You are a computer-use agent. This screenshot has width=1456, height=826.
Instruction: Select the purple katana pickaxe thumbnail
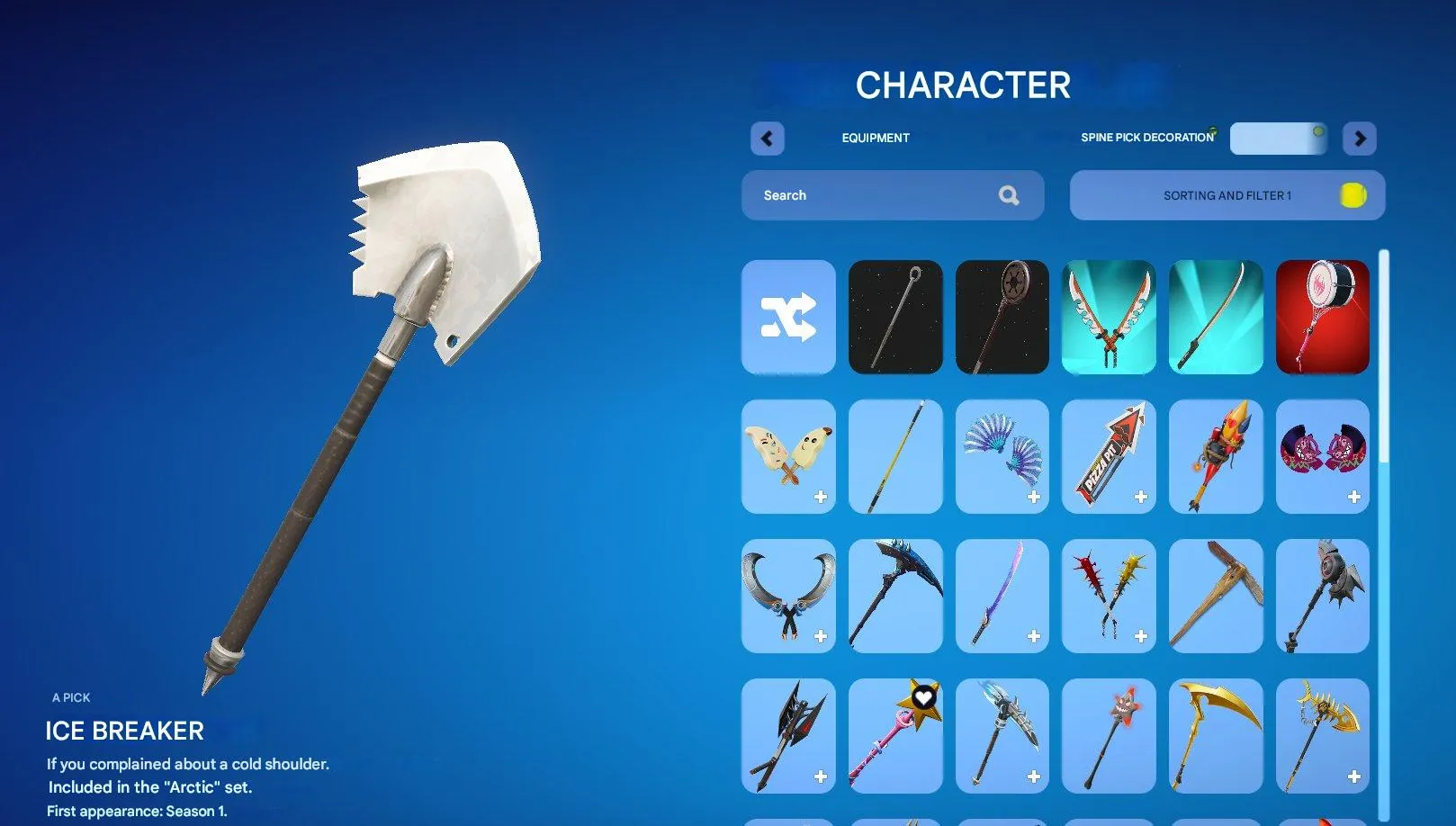tap(1002, 596)
